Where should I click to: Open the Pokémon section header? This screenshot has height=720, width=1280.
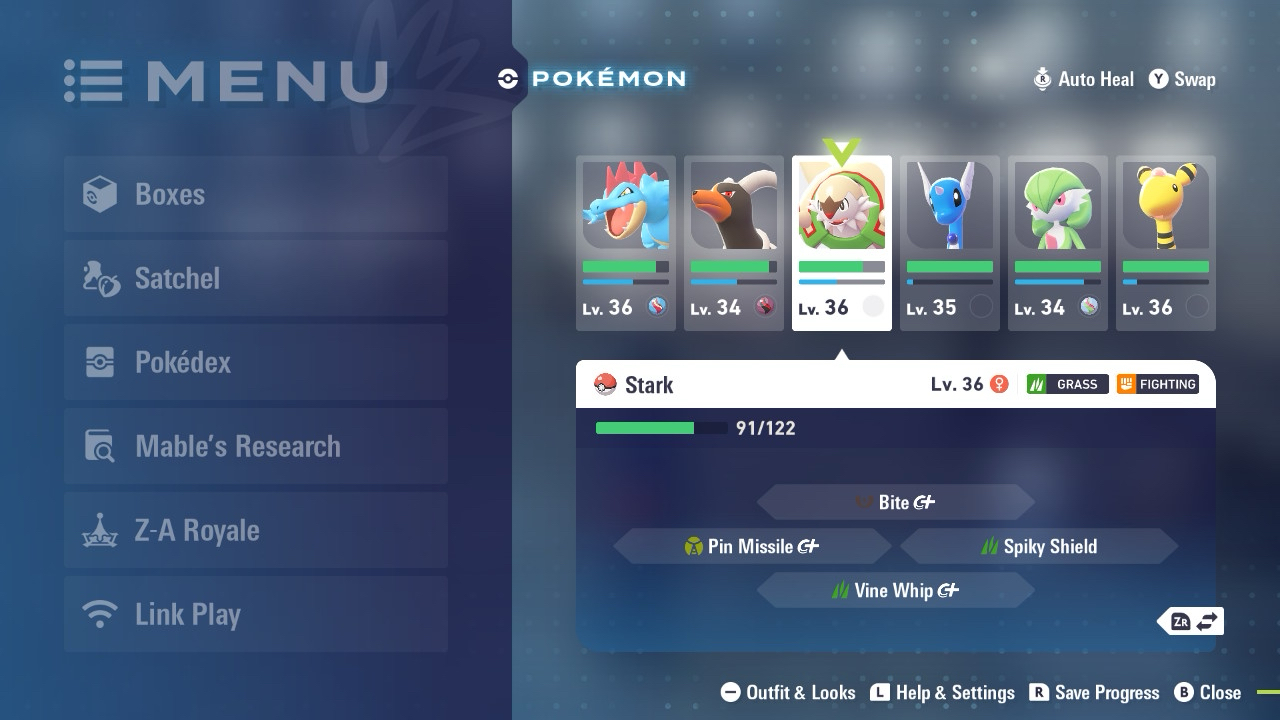click(x=593, y=78)
